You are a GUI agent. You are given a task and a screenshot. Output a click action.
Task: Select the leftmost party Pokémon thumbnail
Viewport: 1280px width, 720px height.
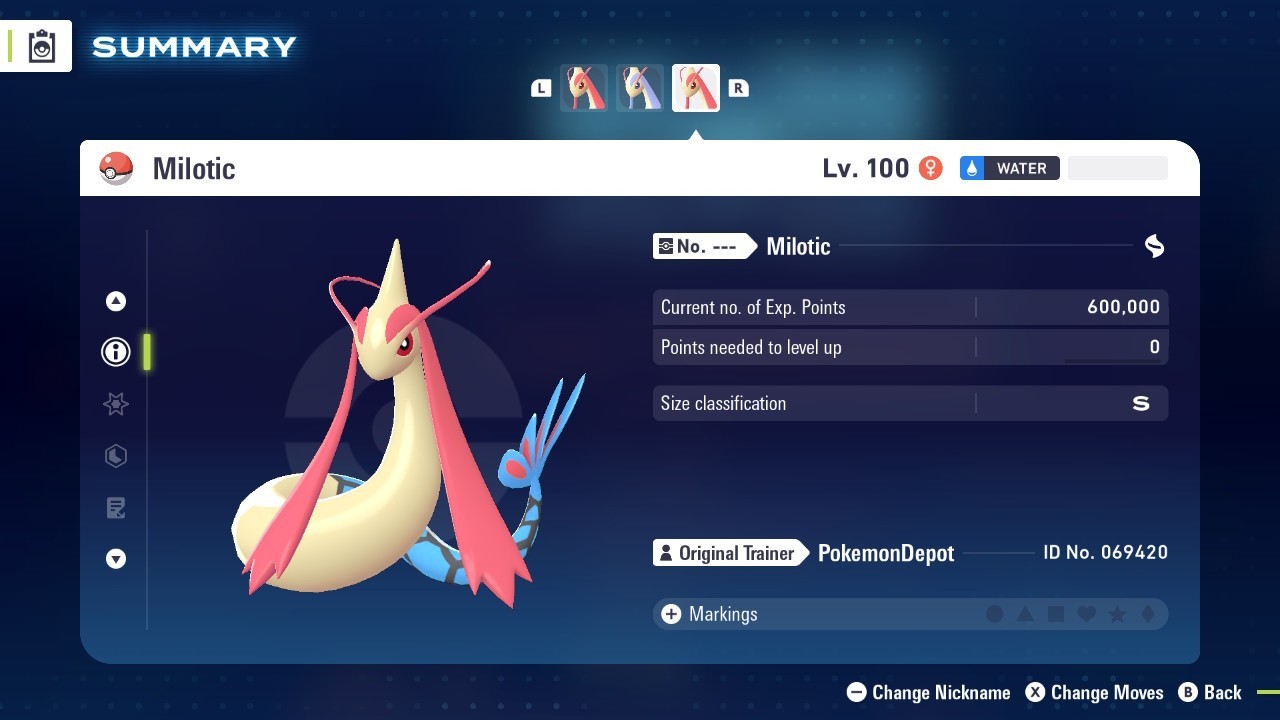[x=584, y=88]
